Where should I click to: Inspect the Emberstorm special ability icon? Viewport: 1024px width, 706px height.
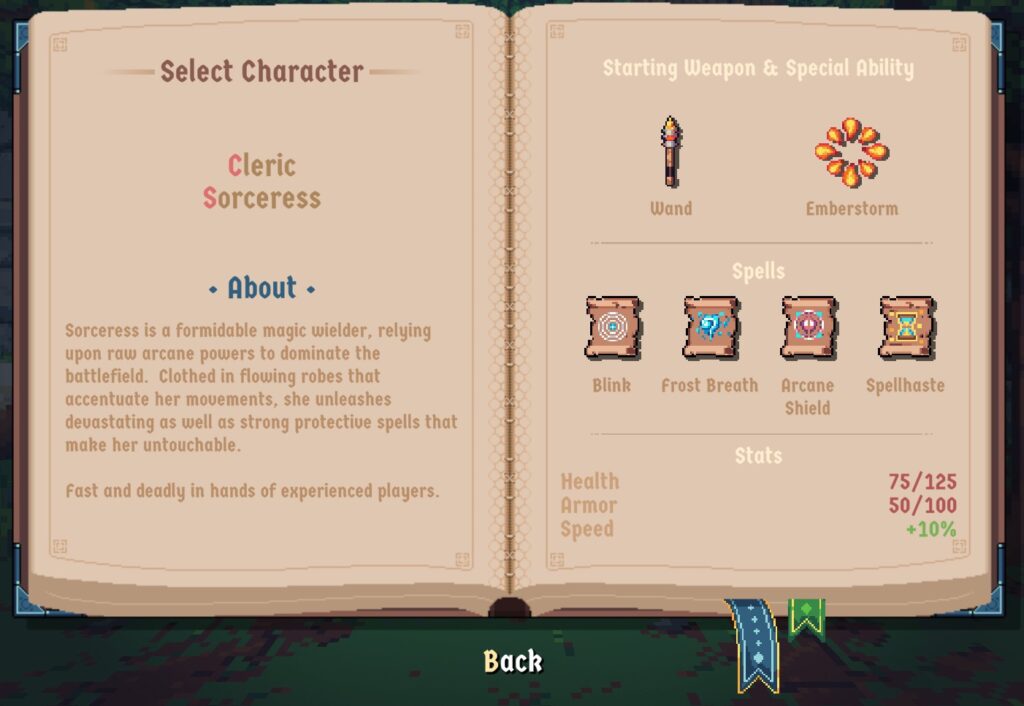(851, 153)
